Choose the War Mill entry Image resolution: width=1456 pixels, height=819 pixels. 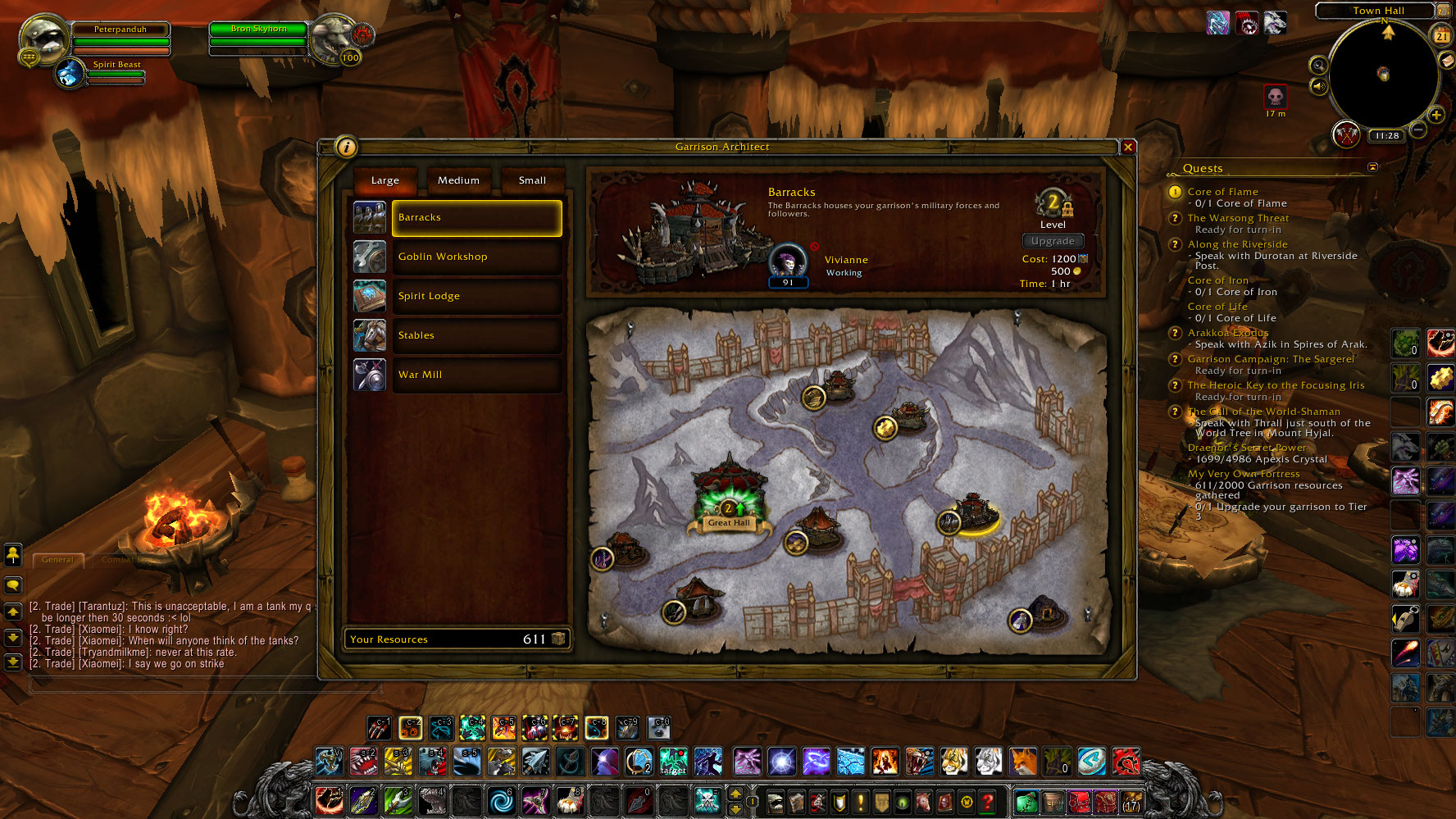coord(476,375)
